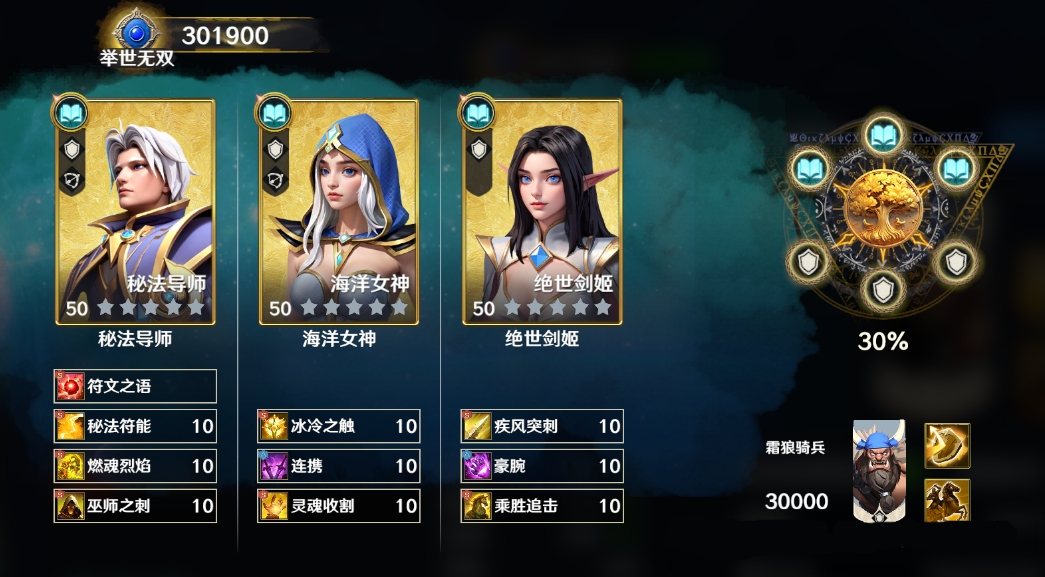1045x577 pixels.
Task: Select the purple 连携 skill
Action: click(338, 466)
